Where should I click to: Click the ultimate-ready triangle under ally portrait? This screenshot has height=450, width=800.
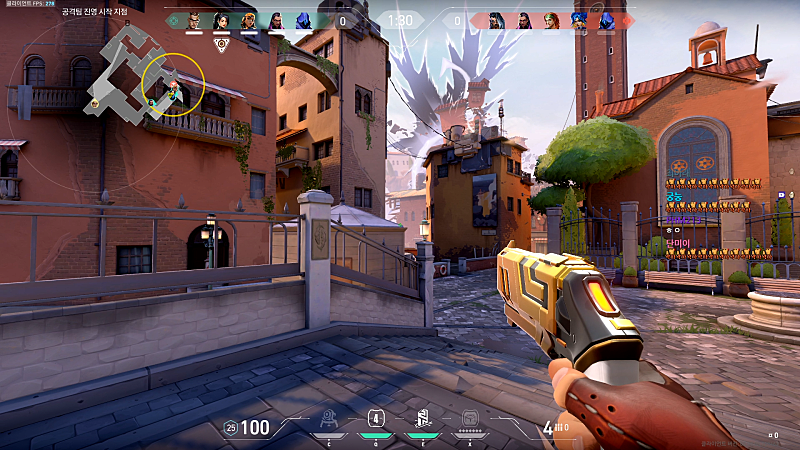pos(221,44)
